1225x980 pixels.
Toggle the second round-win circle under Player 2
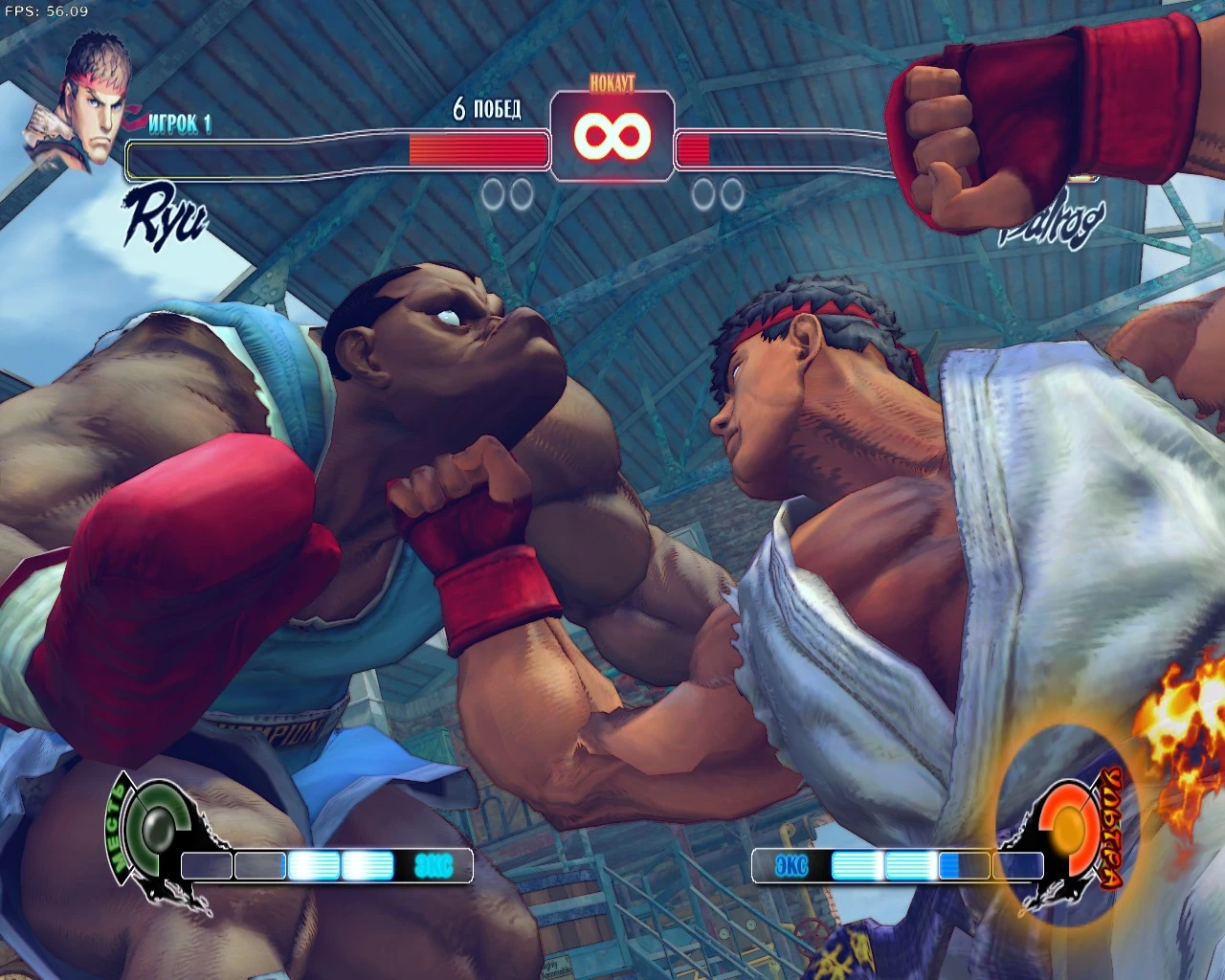(730, 194)
